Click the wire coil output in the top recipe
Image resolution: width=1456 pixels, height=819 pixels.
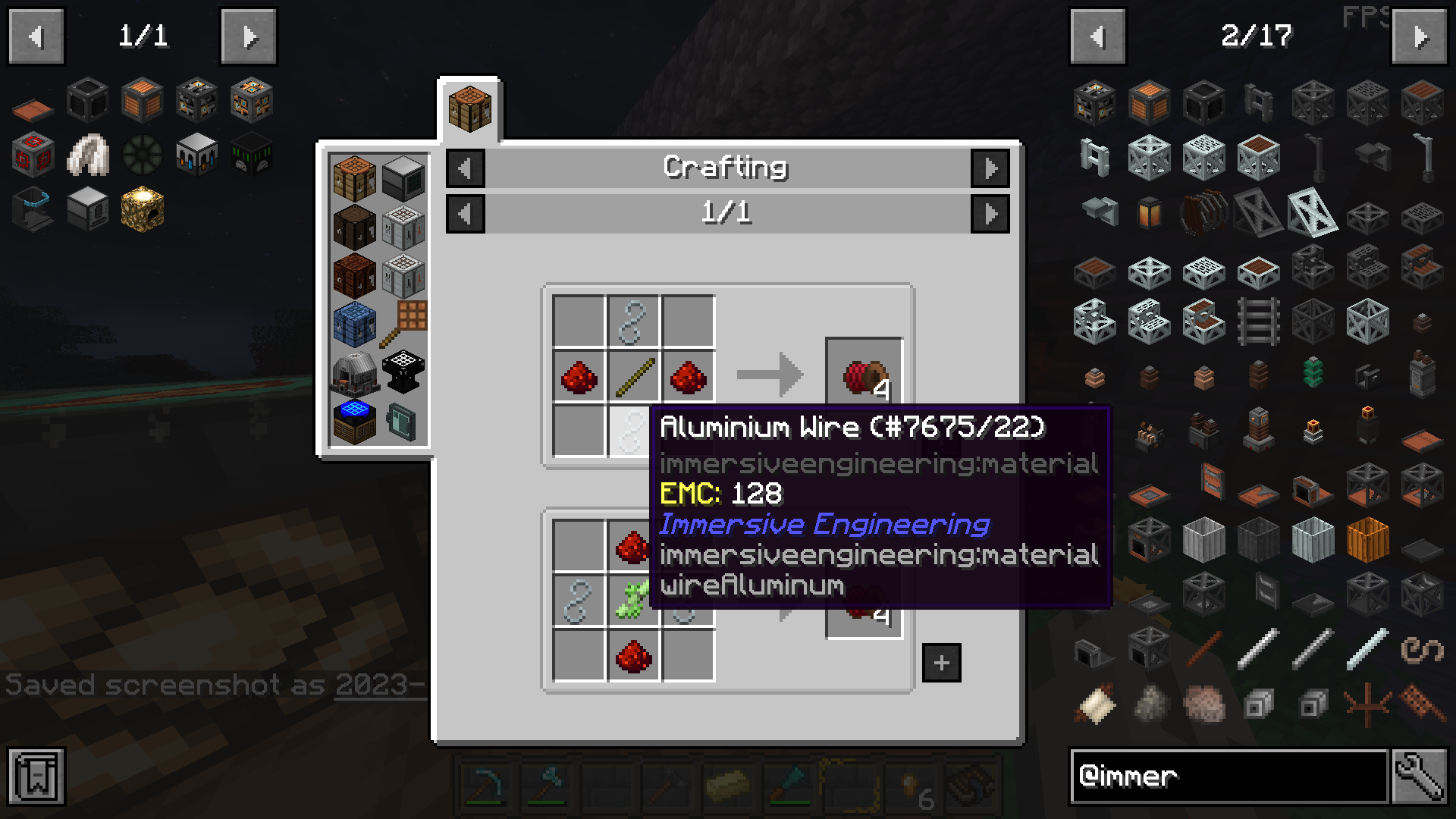863,375
